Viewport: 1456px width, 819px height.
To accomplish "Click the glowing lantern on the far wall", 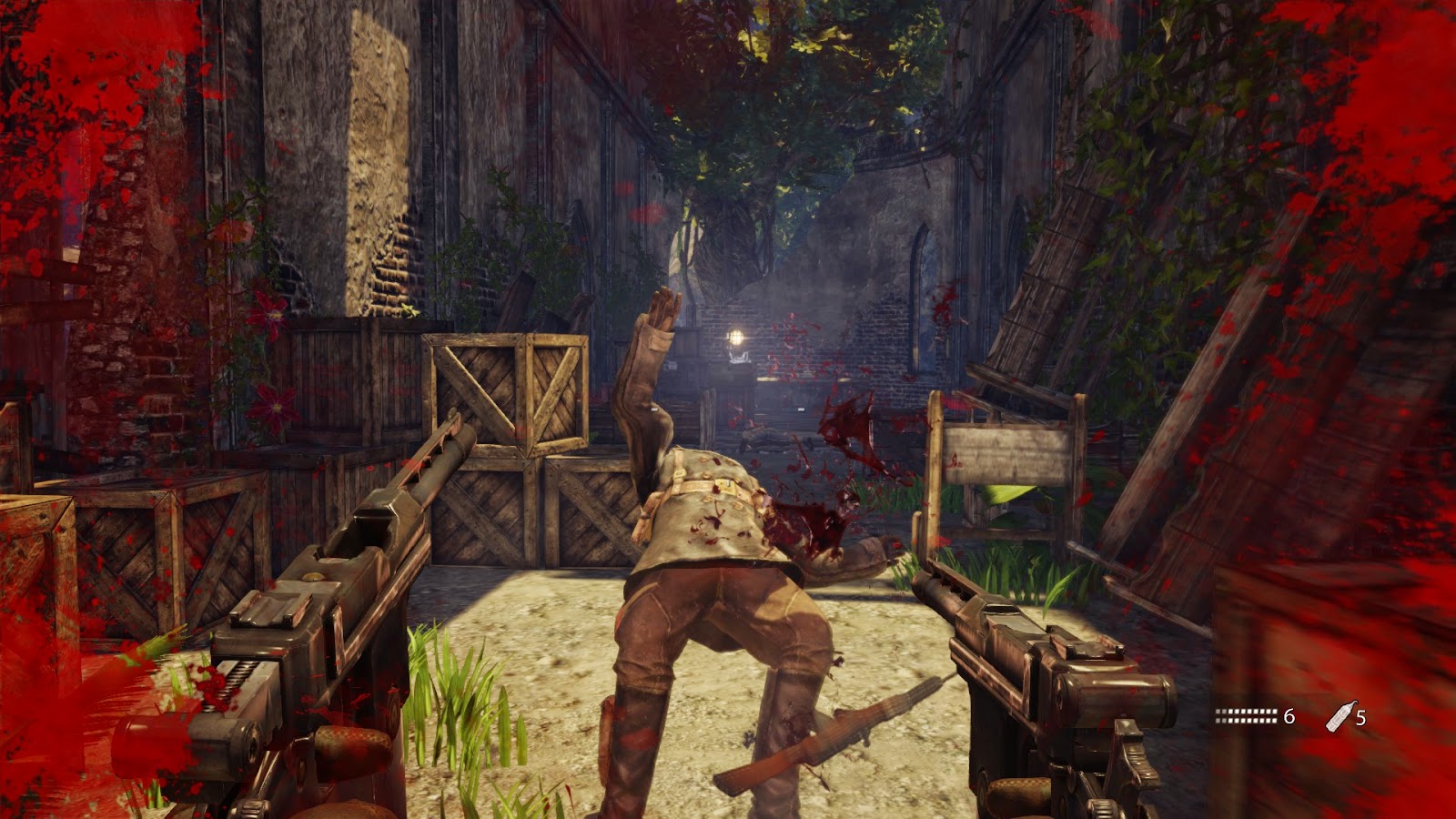I will point(733,338).
